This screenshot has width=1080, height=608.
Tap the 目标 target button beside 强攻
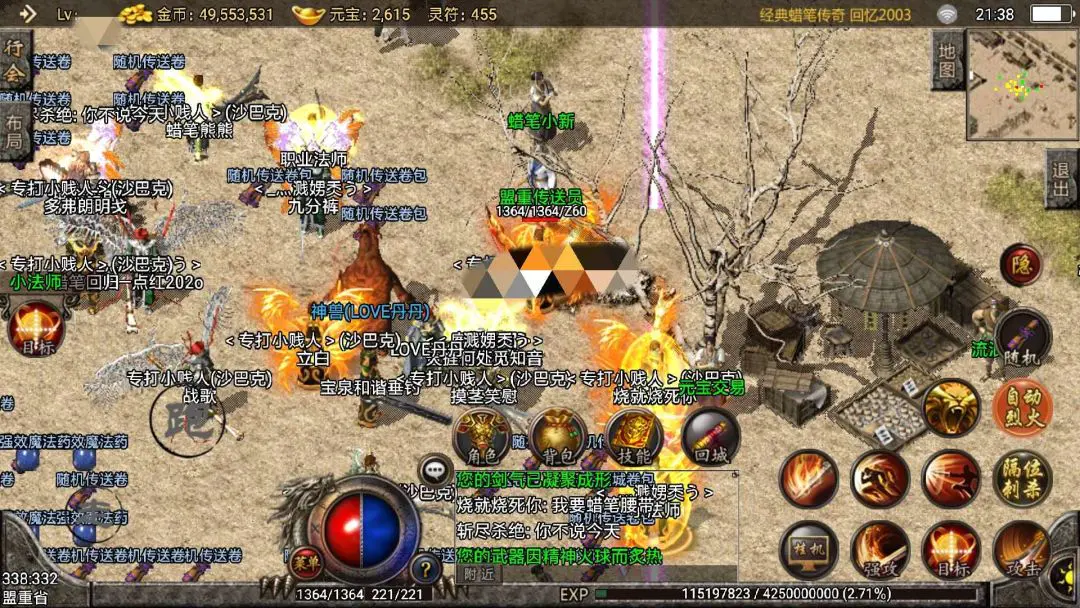coord(951,550)
